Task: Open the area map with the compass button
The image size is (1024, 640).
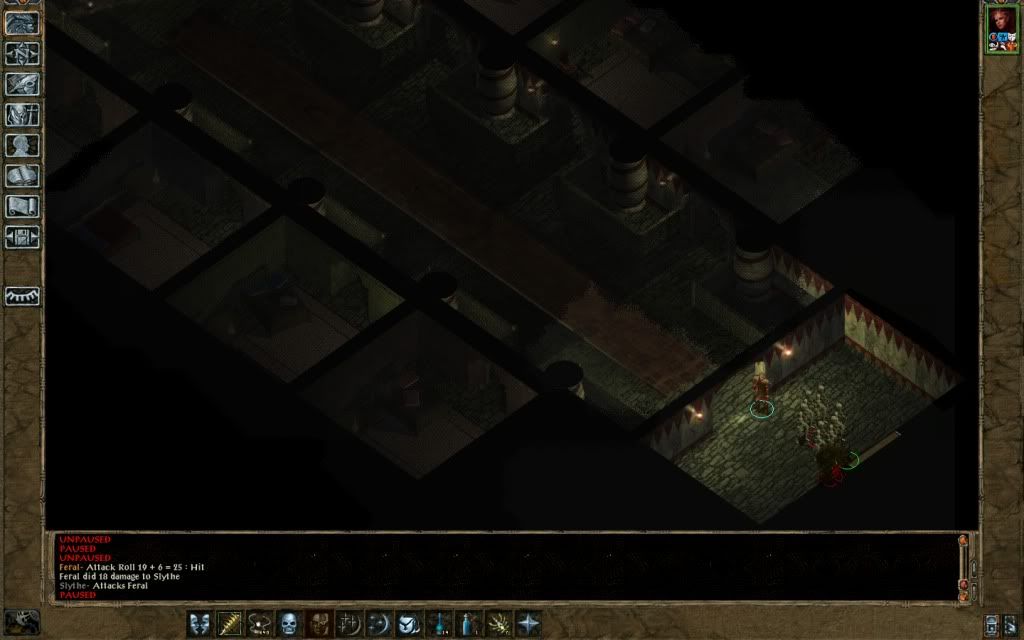Action: coord(22,54)
